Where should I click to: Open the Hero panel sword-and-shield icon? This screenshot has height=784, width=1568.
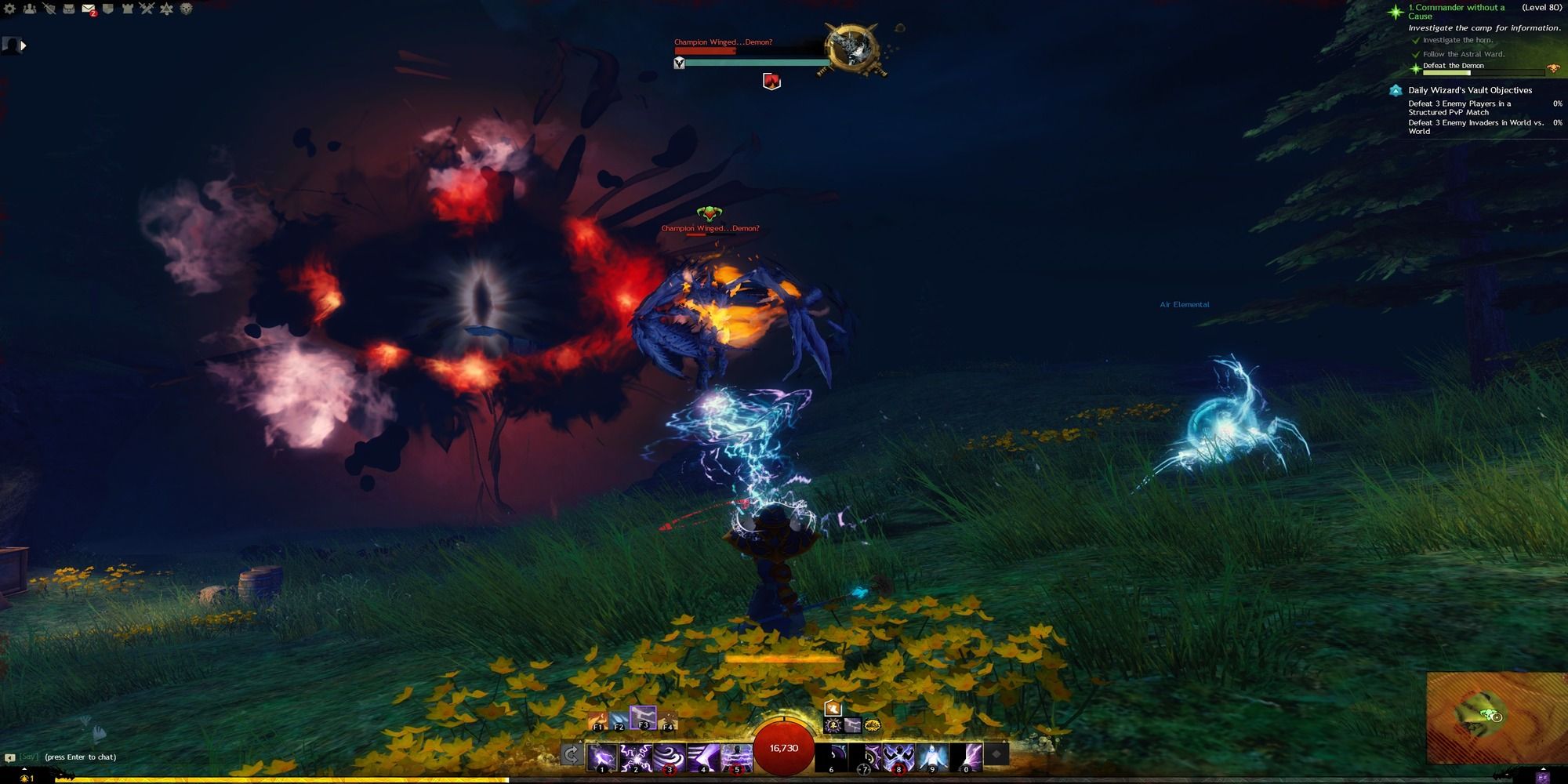click(x=49, y=9)
